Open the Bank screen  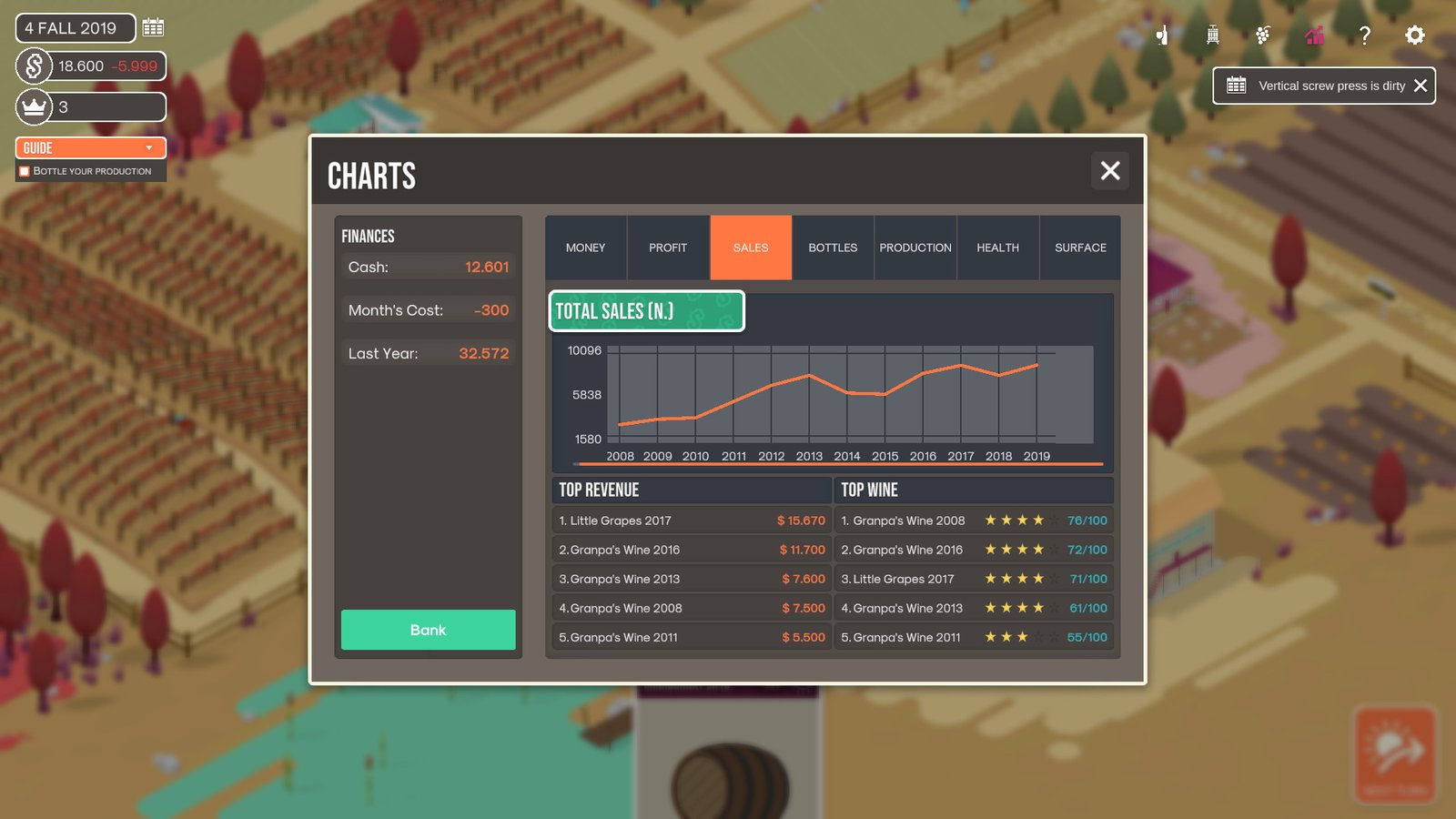(428, 630)
